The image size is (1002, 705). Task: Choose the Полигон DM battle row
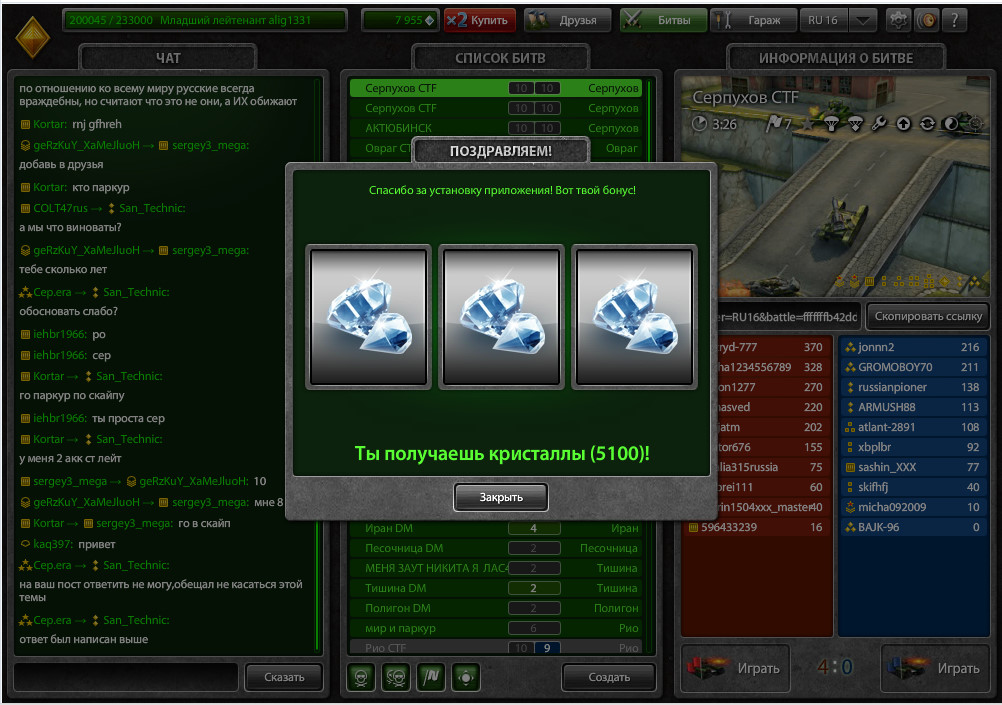pos(495,608)
